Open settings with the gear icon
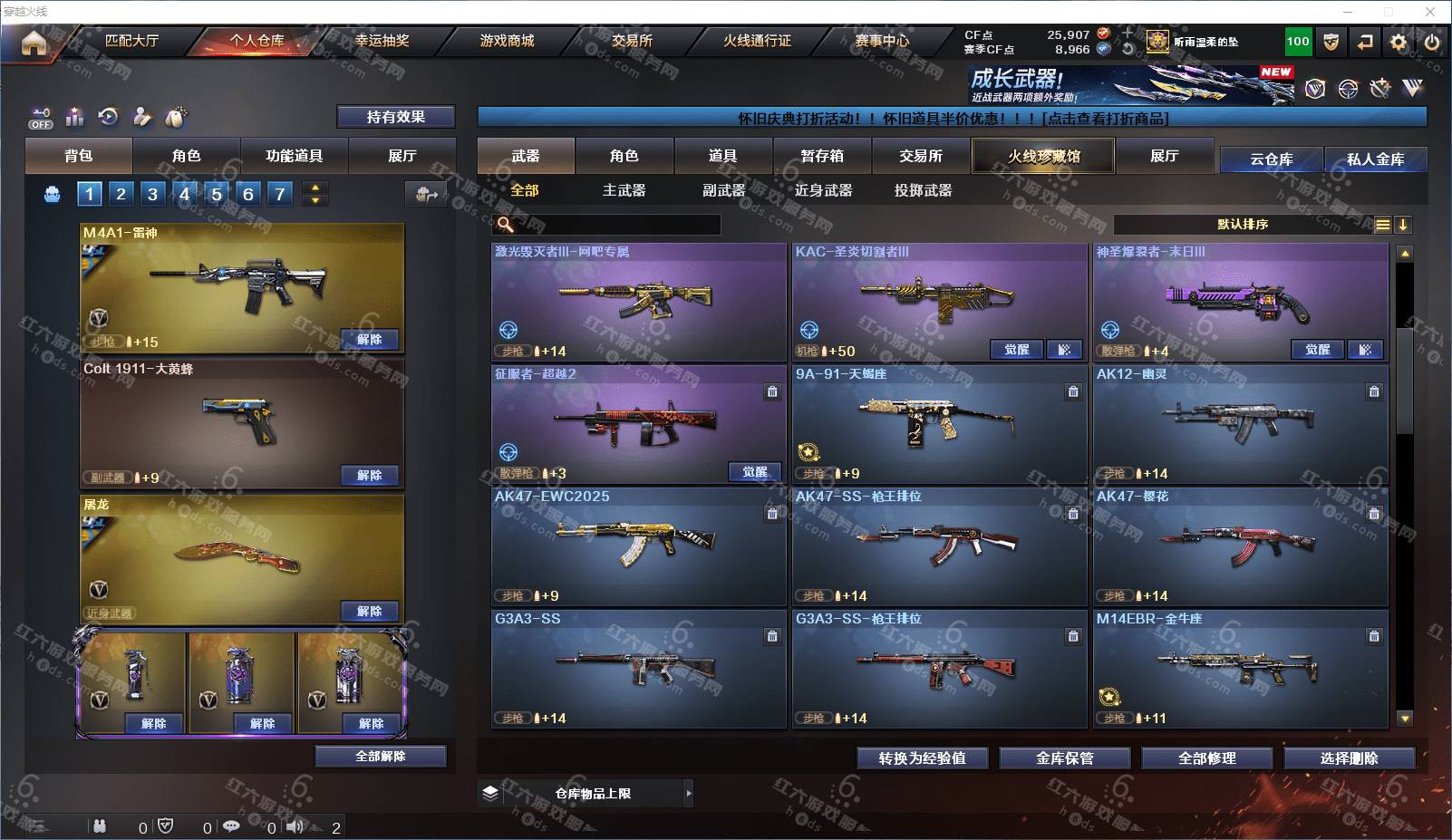 [1399, 42]
